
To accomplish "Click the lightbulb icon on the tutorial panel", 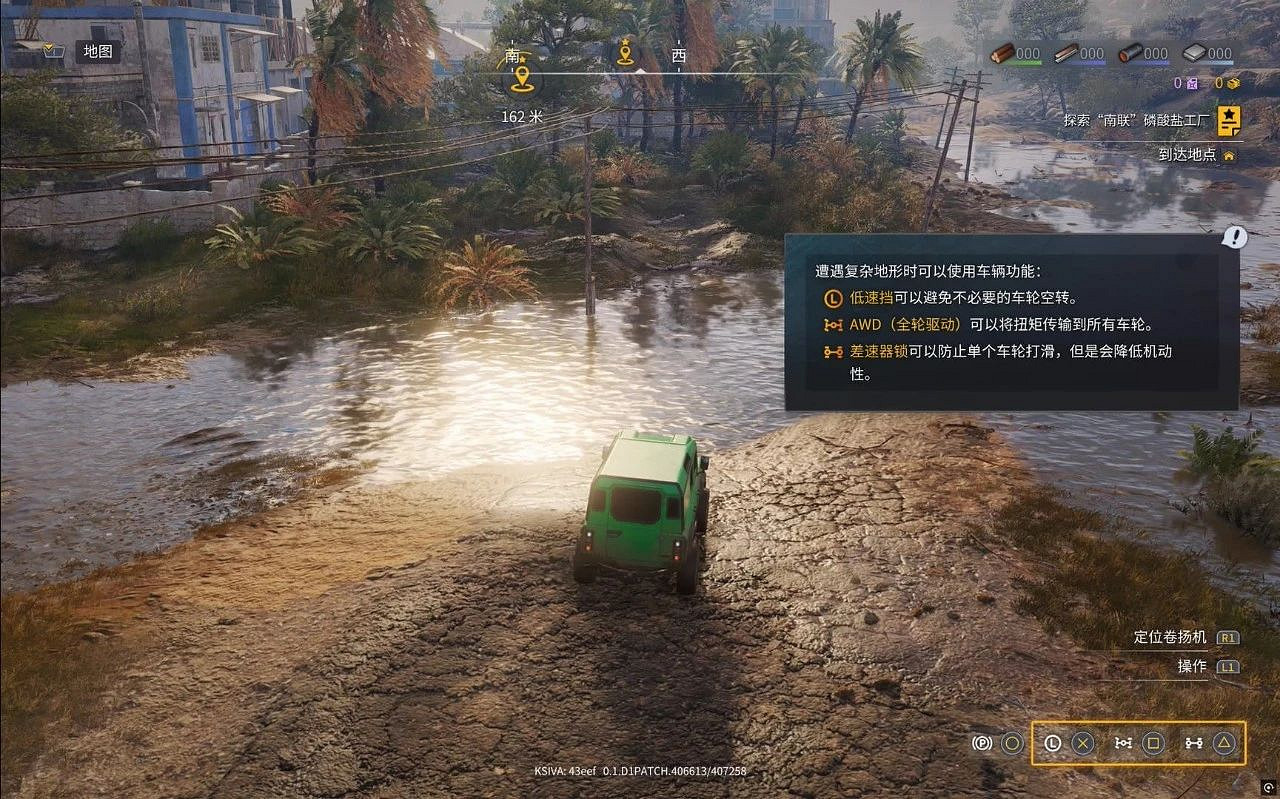I will pos(1234,237).
